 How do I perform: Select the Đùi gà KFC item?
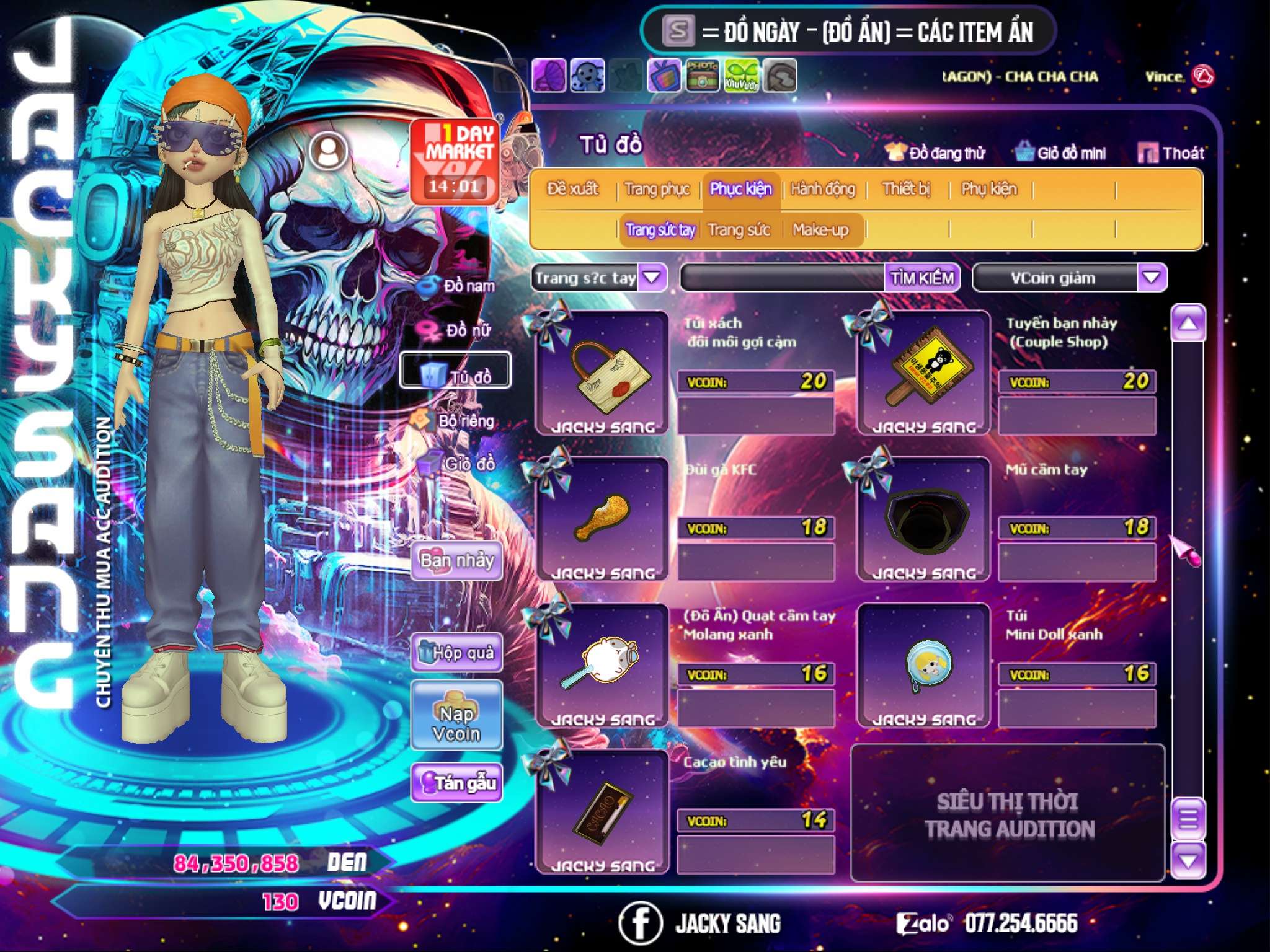[602, 517]
